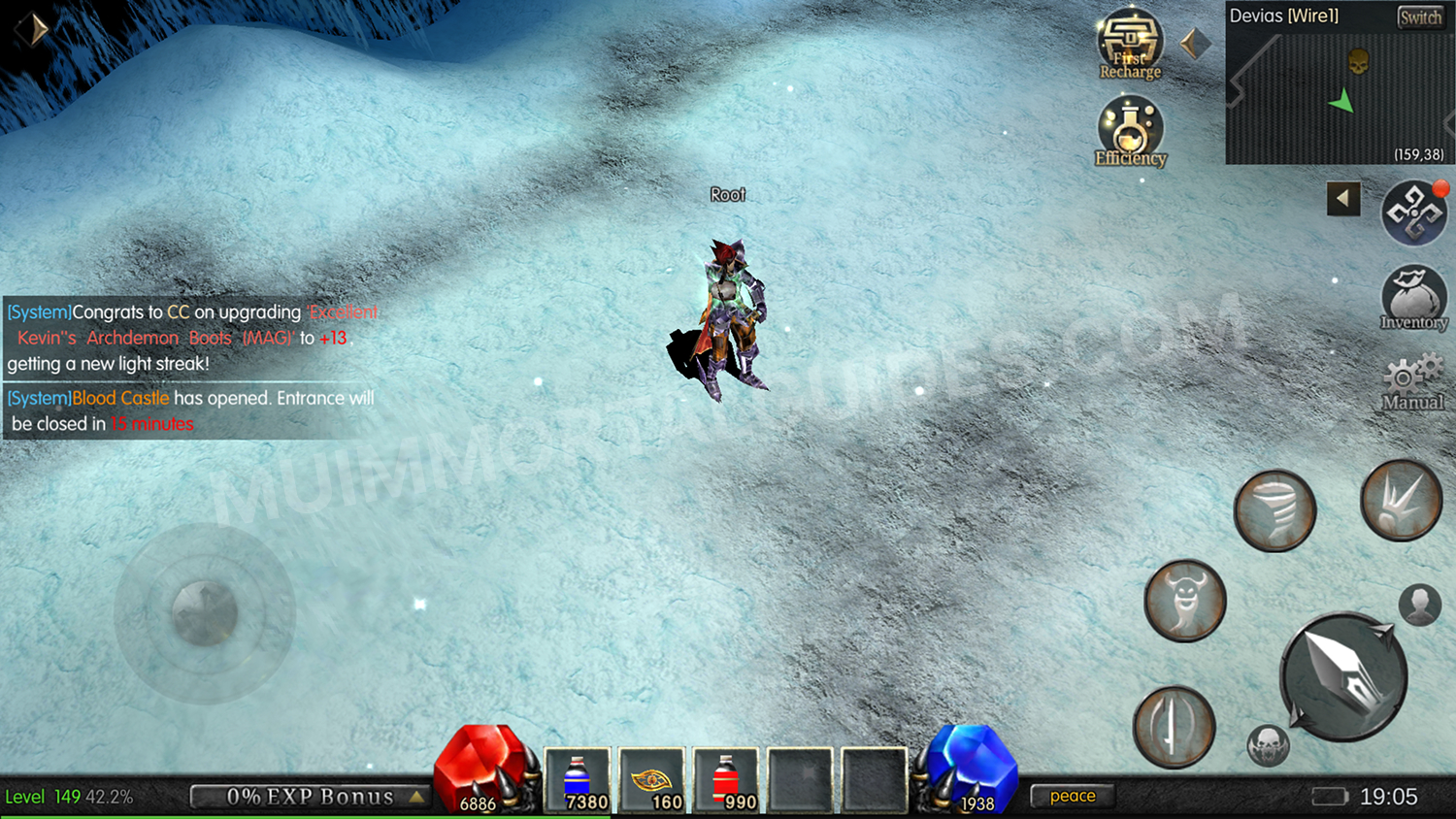This screenshot has height=819, width=1456.
Task: Open Blood Castle from the system message
Action: [x=120, y=398]
